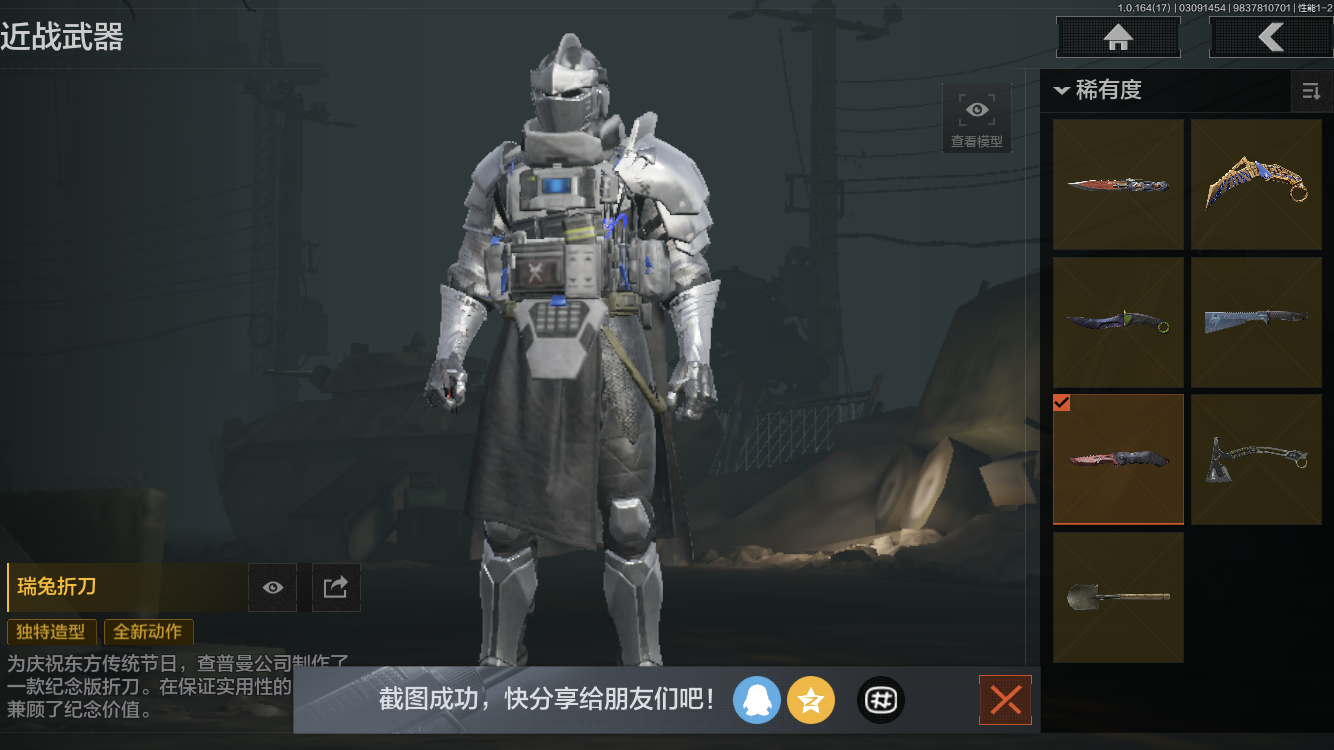
Task: Toggle the 全新动作 tag
Action: coord(148,632)
